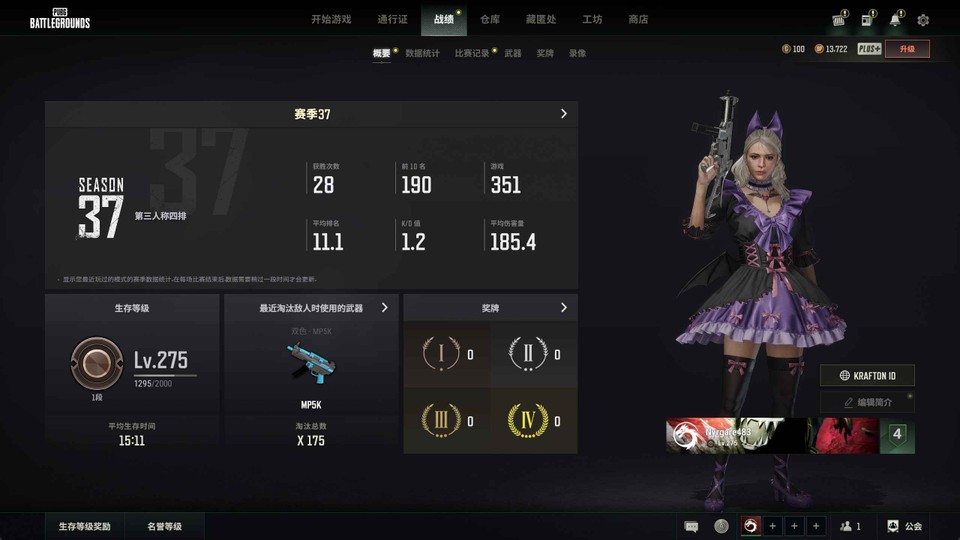Click the red 升级 upgrade button
The width and height of the screenshot is (960, 540).
pyautogui.click(x=907, y=48)
